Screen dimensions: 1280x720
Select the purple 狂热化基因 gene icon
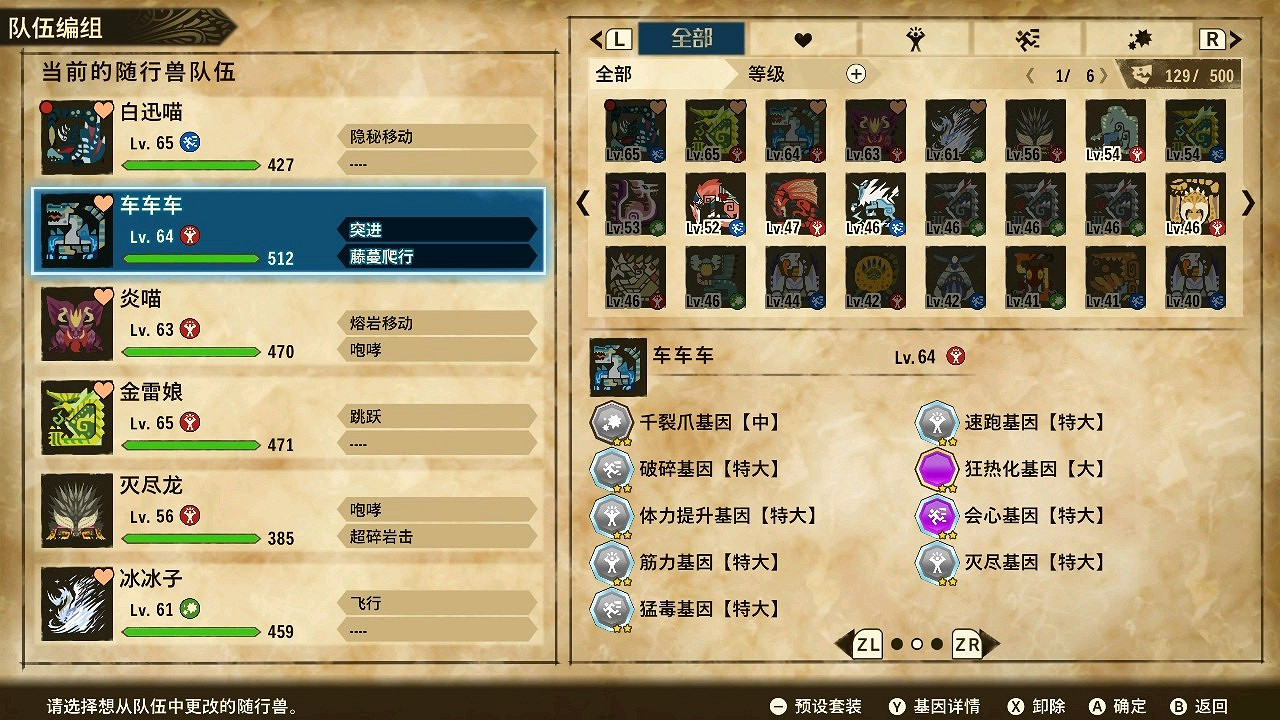[938, 469]
